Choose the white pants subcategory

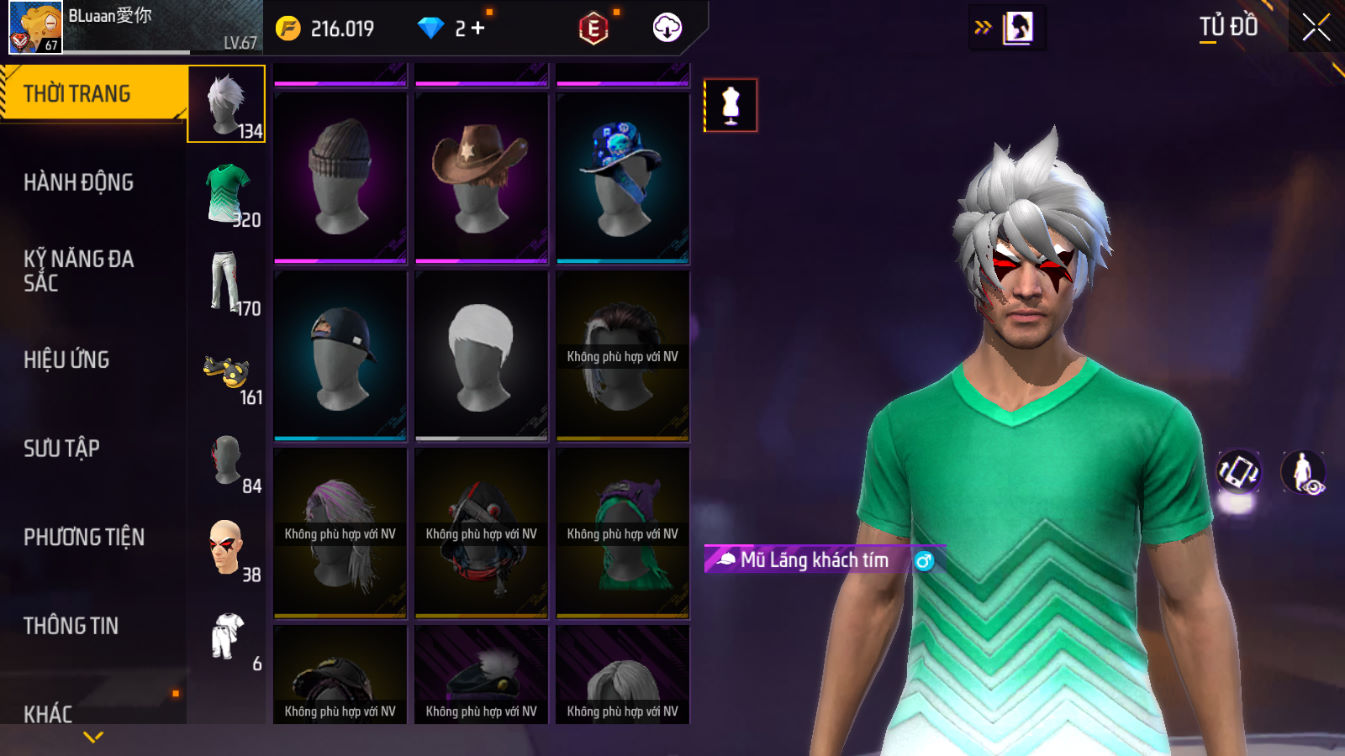click(x=227, y=281)
